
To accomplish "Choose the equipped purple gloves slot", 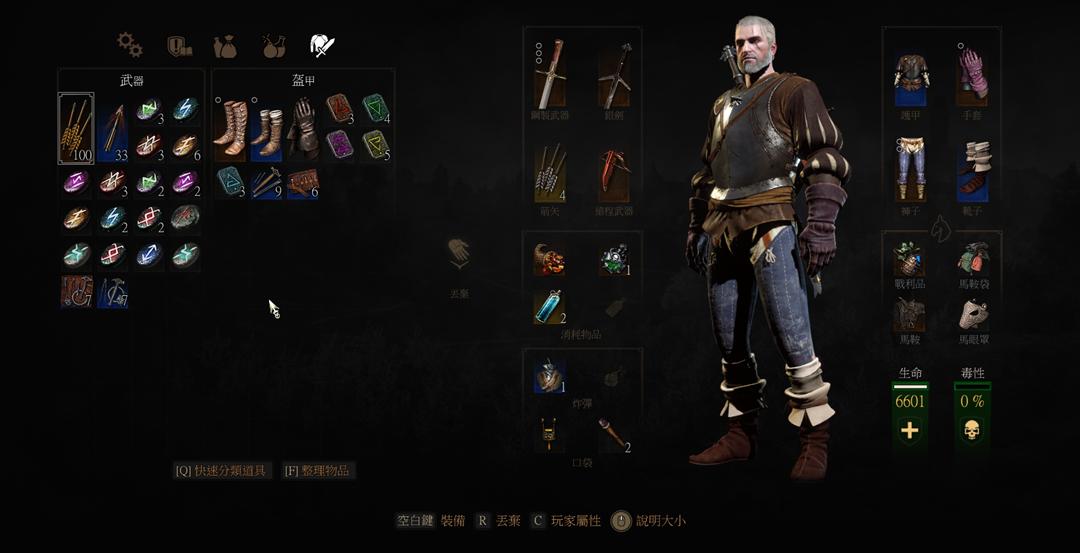I will pyautogui.click(x=972, y=75).
